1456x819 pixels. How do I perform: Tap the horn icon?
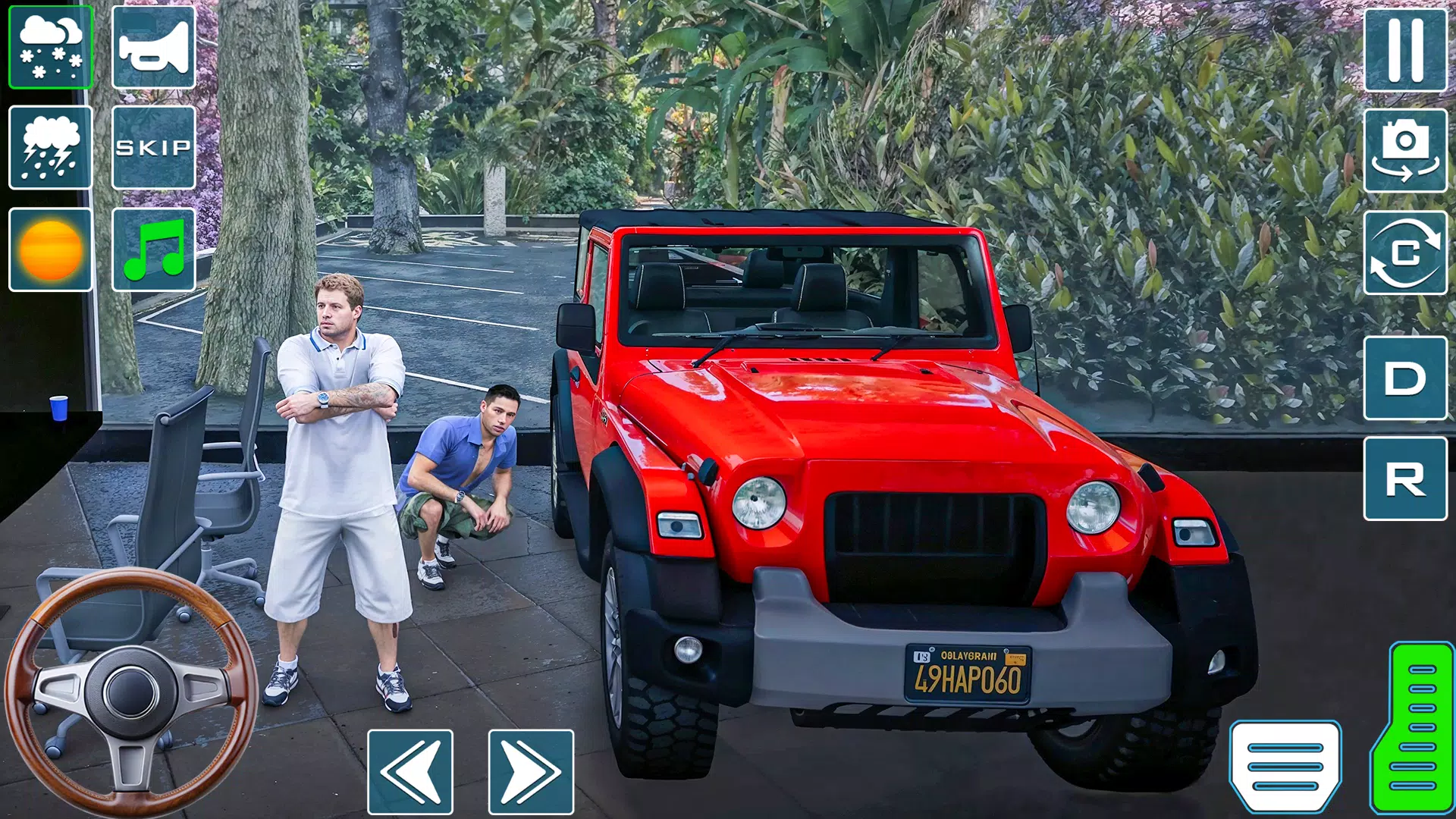click(x=152, y=49)
